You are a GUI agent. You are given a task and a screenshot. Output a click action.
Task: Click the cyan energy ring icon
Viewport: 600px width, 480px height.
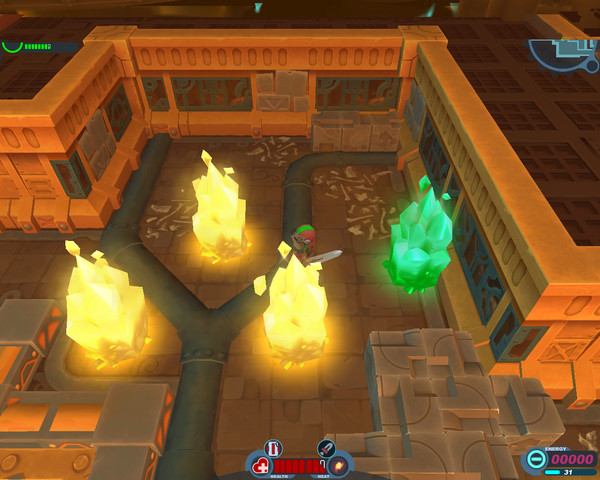point(536,460)
